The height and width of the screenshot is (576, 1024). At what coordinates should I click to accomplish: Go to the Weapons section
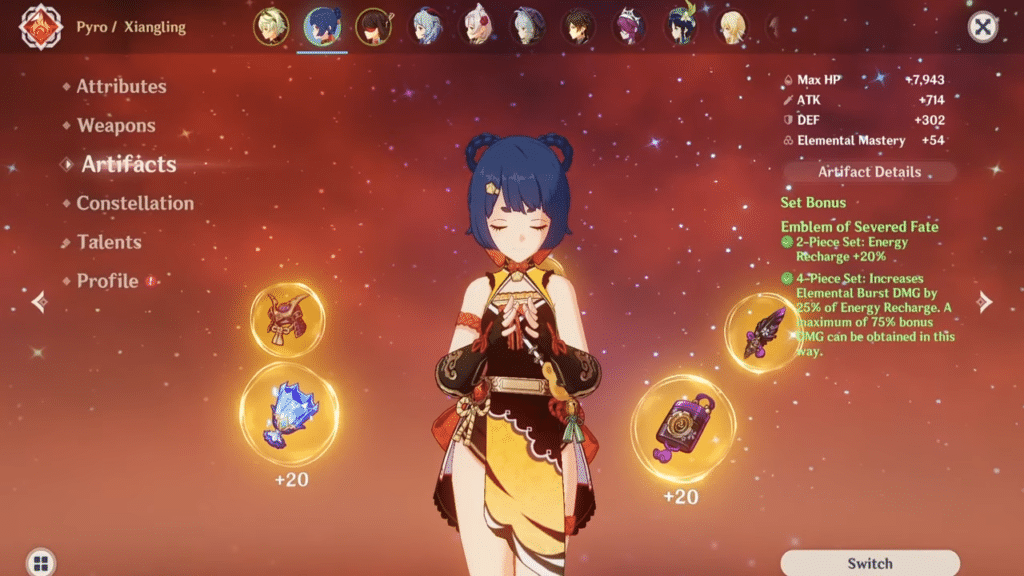(116, 126)
